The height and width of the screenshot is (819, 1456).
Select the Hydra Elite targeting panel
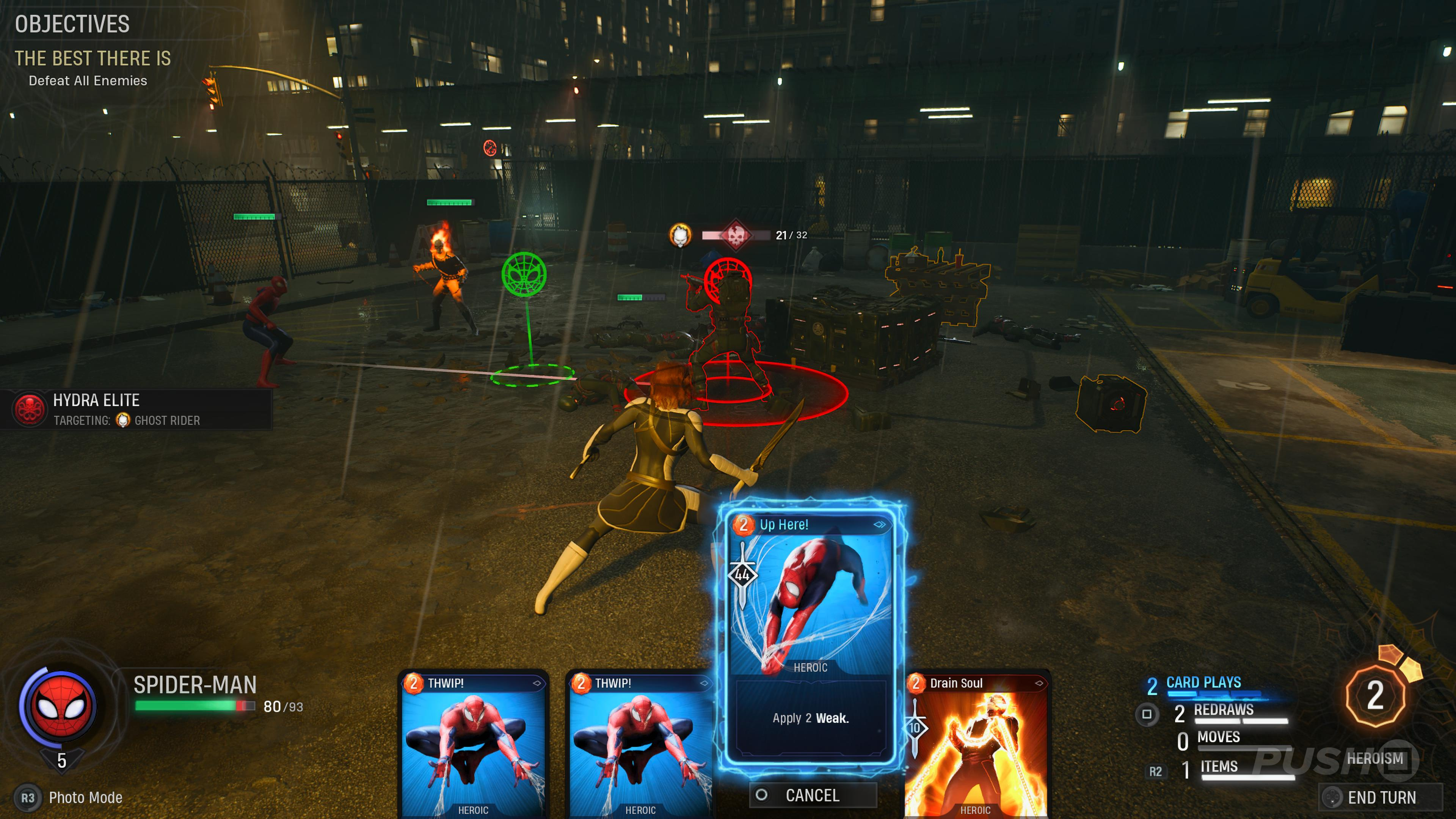point(136,410)
